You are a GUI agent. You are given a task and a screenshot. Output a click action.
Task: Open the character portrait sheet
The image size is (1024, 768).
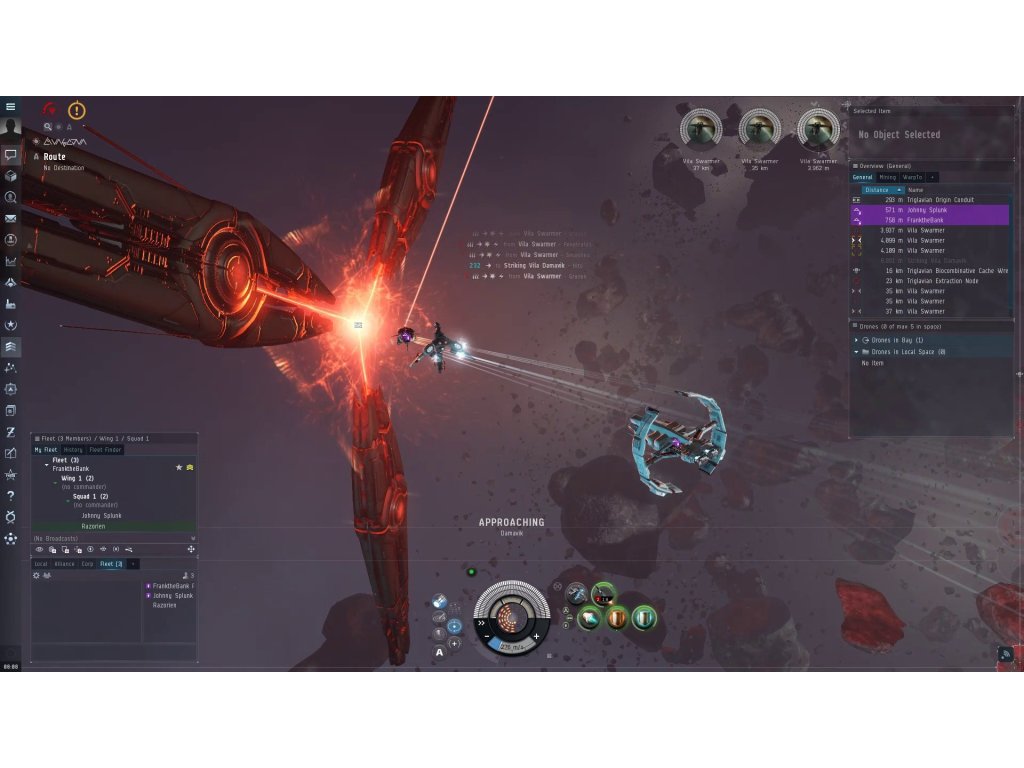11,129
